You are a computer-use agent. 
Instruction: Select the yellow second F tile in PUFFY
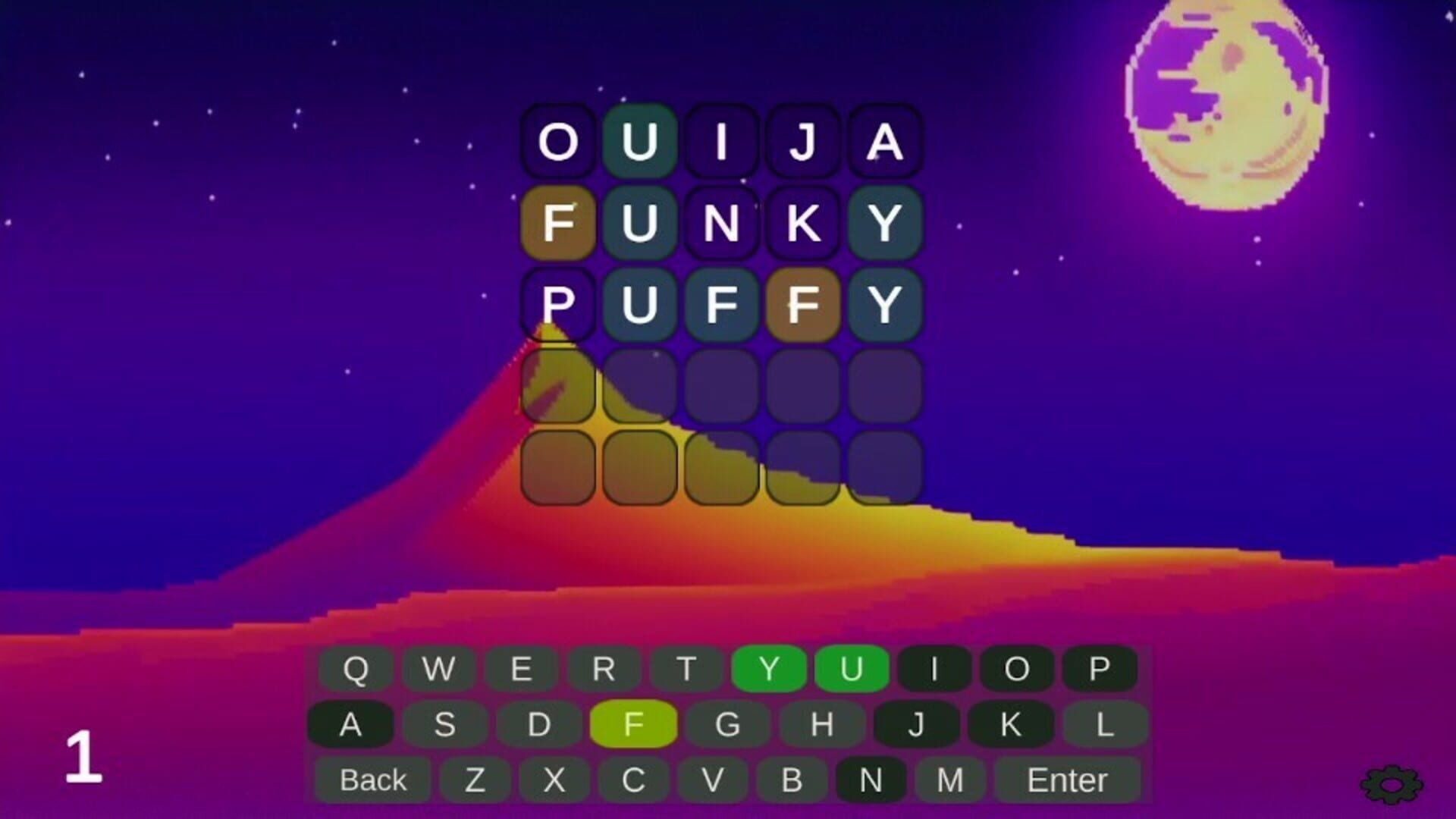[804, 306]
